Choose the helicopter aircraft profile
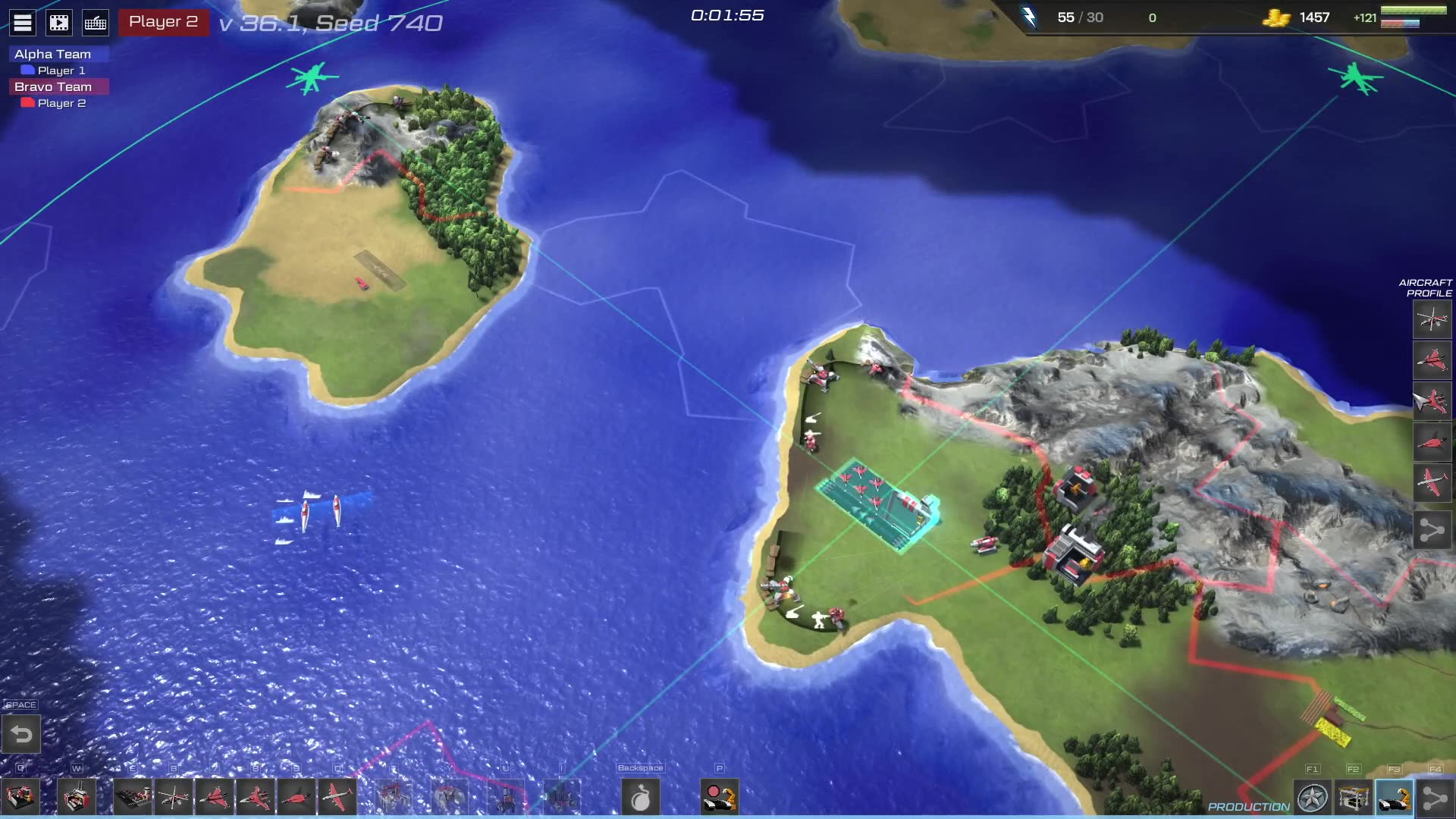This screenshot has width=1456, height=819. tap(1432, 319)
